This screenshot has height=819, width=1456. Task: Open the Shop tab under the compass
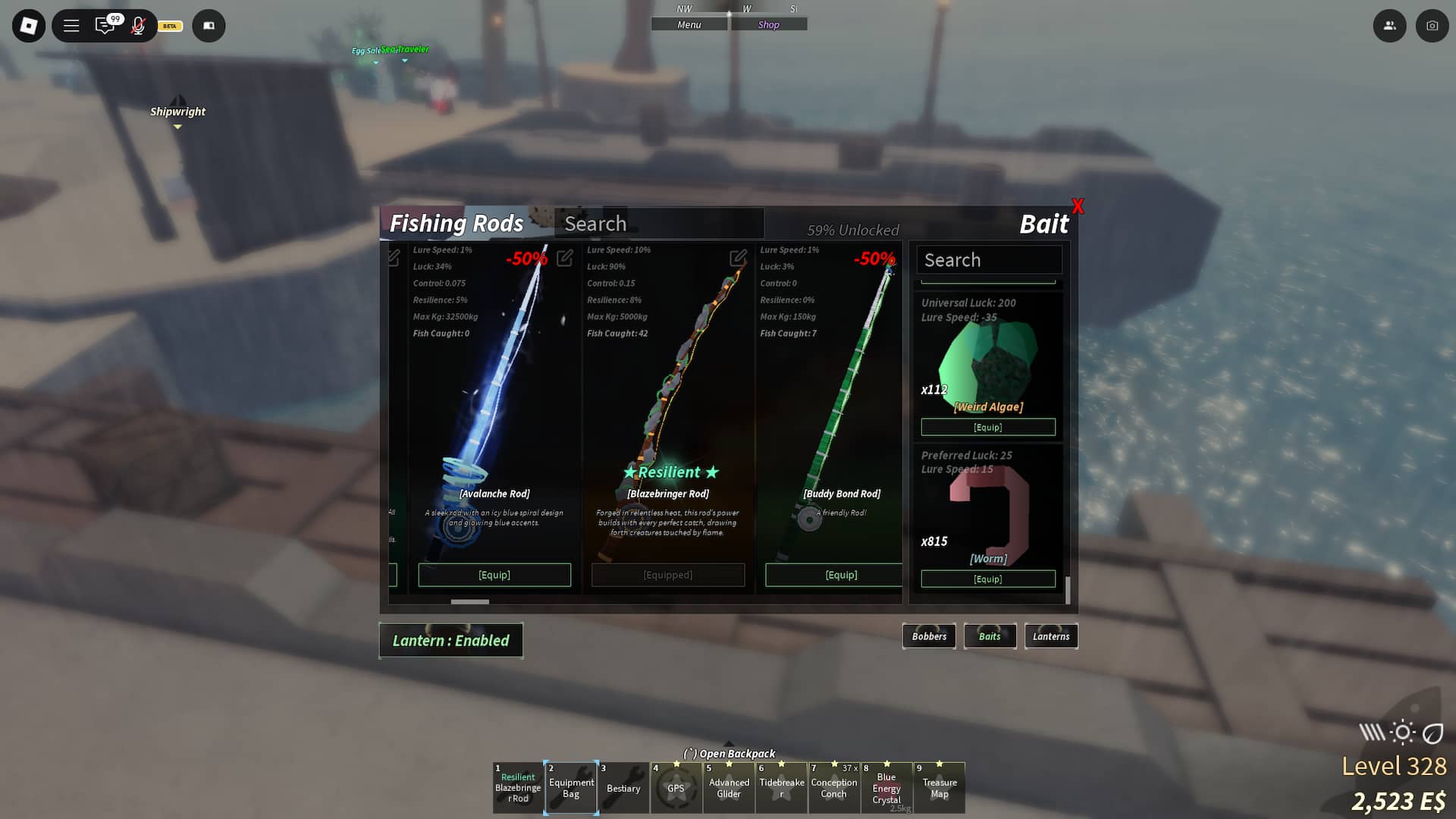pos(768,24)
